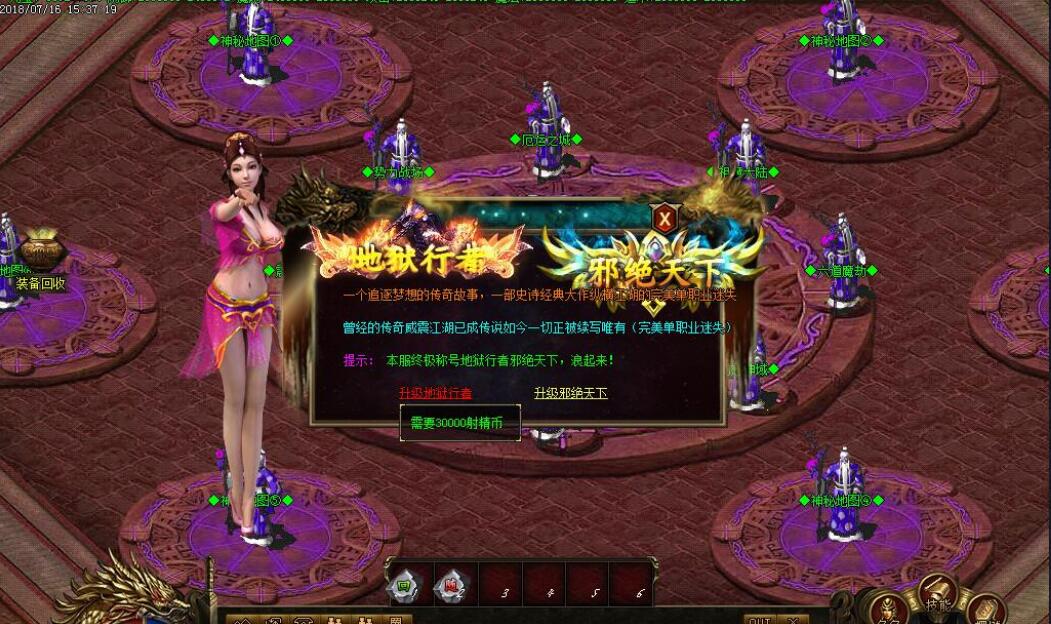Use the red scroll in hotbar slot two
The width and height of the screenshot is (1051, 624).
click(x=449, y=584)
